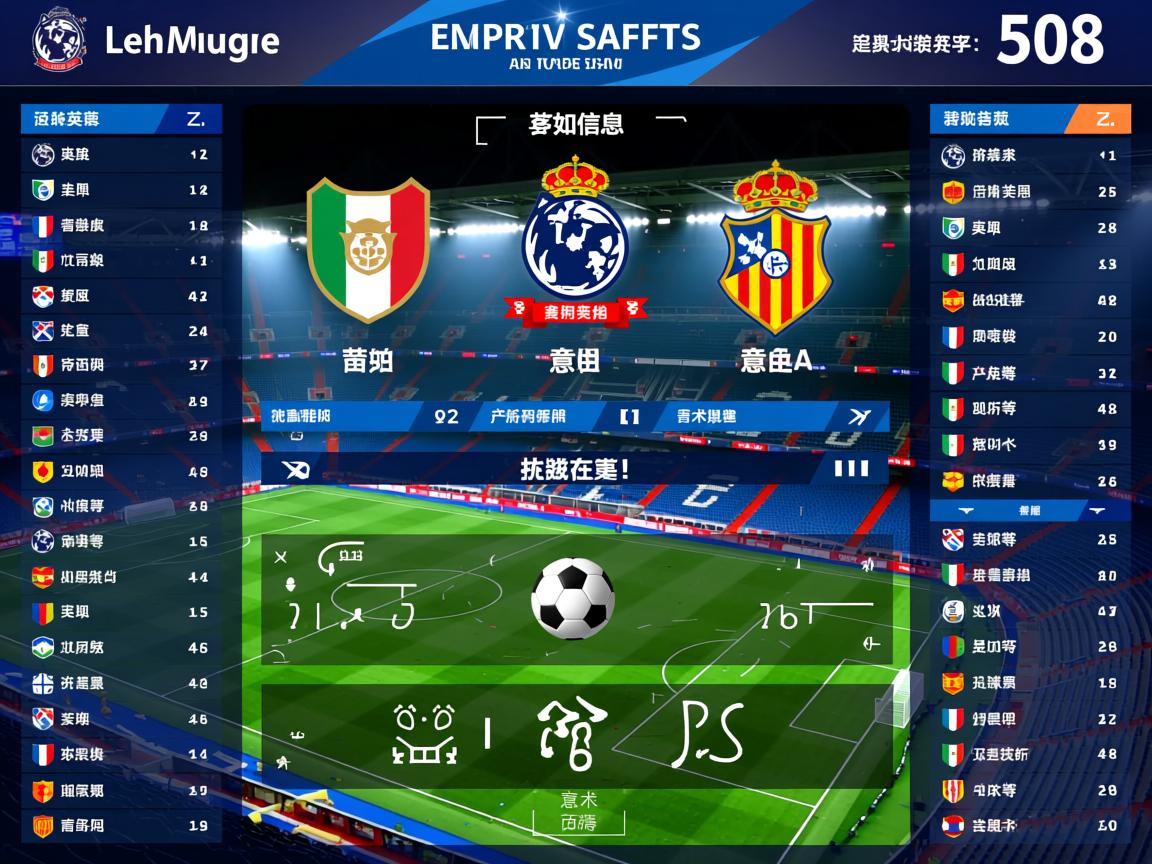The width and height of the screenshot is (1152, 864).
Task: Select the green-white-red shield team crest
Action: click(x=367, y=249)
